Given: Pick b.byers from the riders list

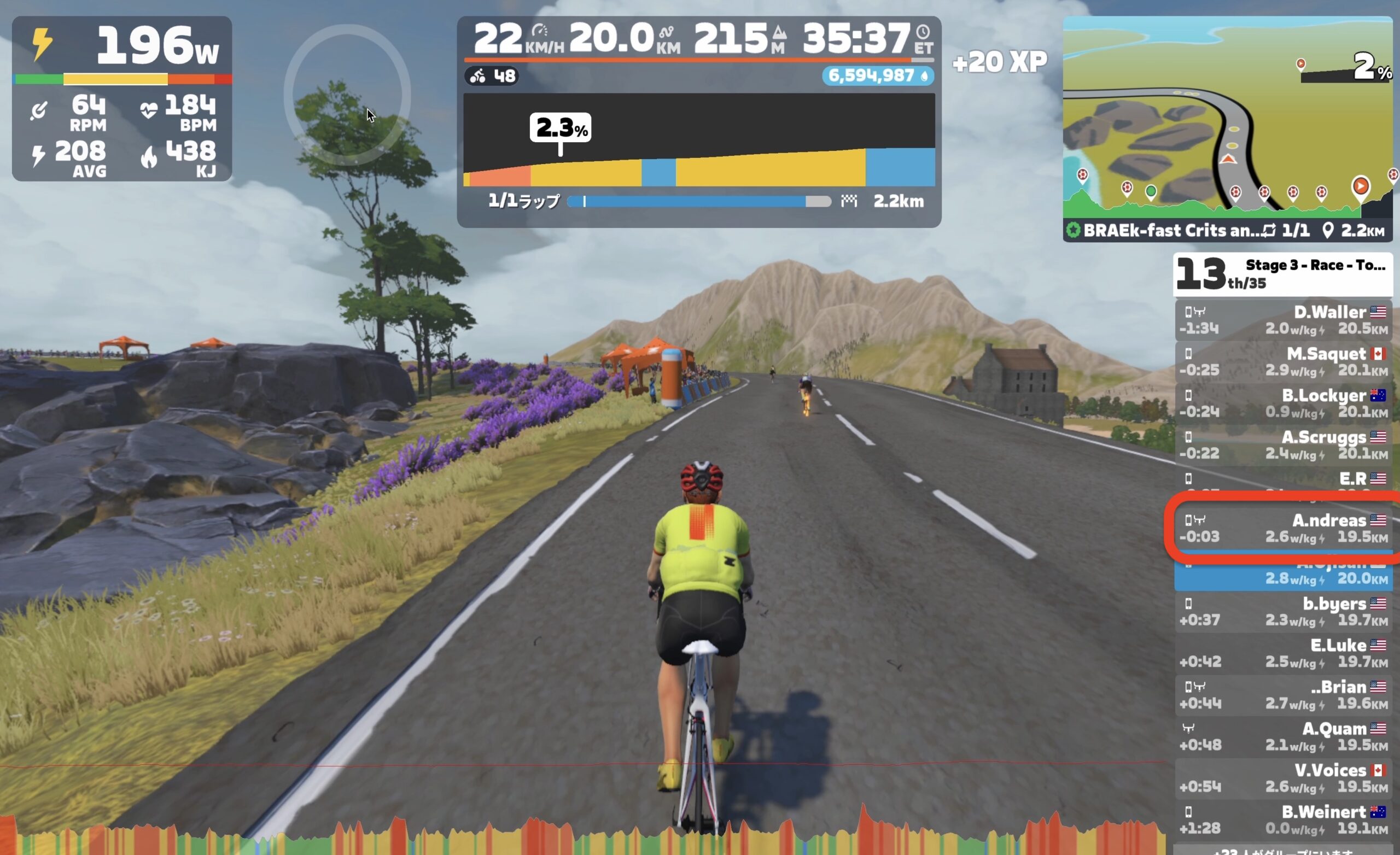Looking at the screenshot, I should 1283,612.
